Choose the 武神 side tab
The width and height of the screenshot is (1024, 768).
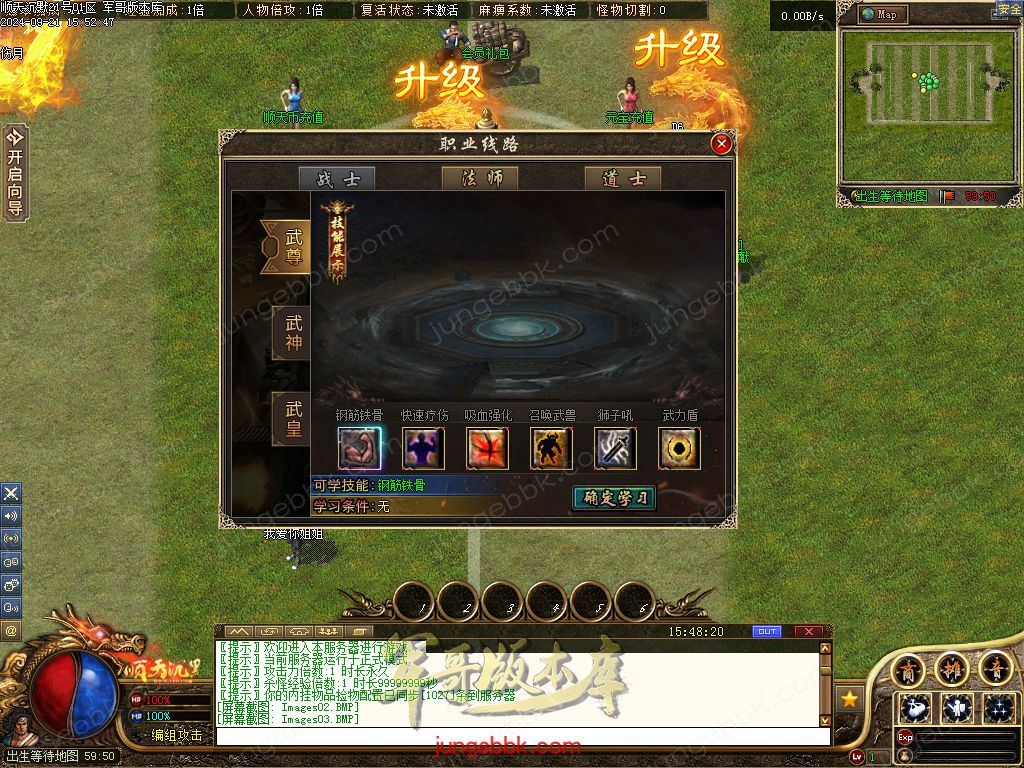point(292,333)
